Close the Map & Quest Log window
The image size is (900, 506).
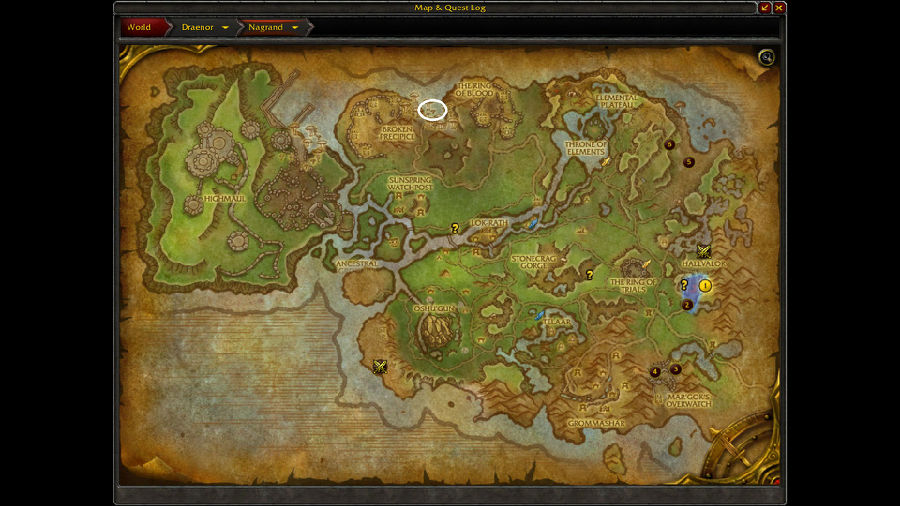[779, 8]
